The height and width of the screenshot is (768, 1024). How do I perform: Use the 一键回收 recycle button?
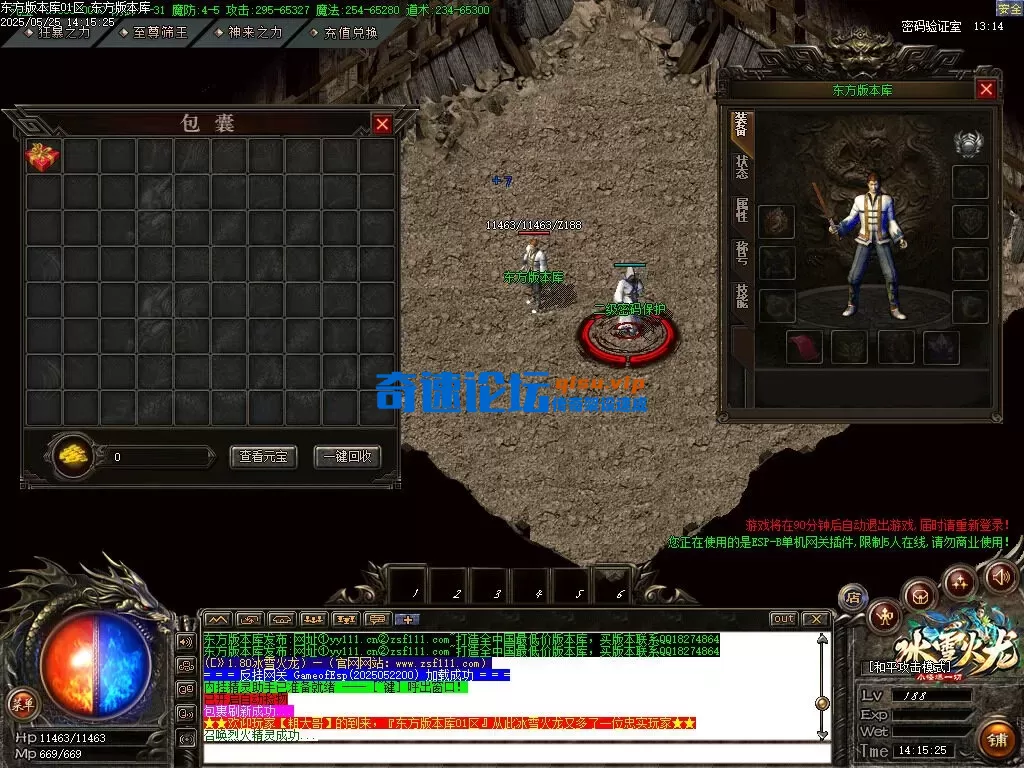click(347, 456)
